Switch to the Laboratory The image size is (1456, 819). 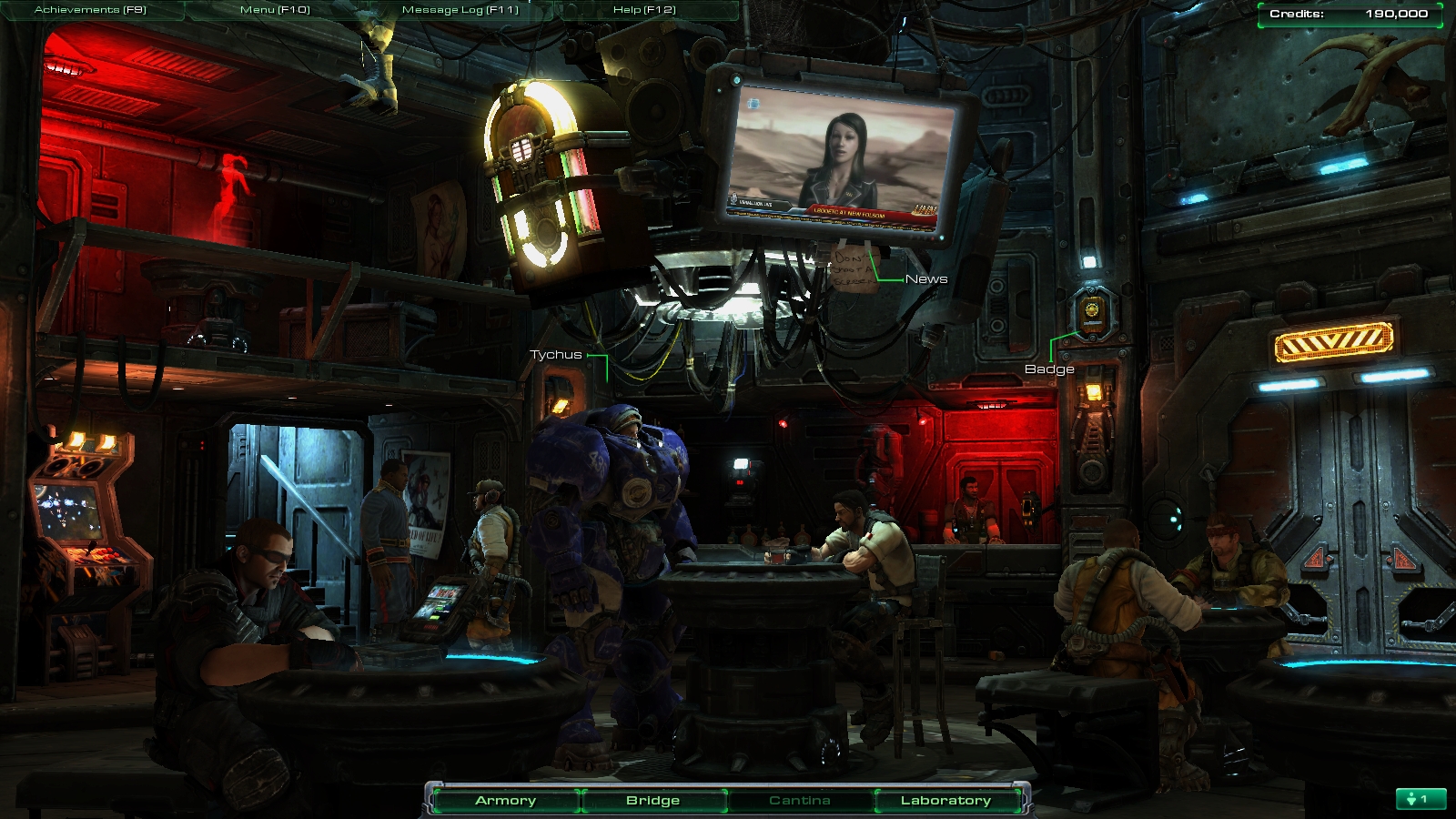pyautogui.click(x=945, y=801)
